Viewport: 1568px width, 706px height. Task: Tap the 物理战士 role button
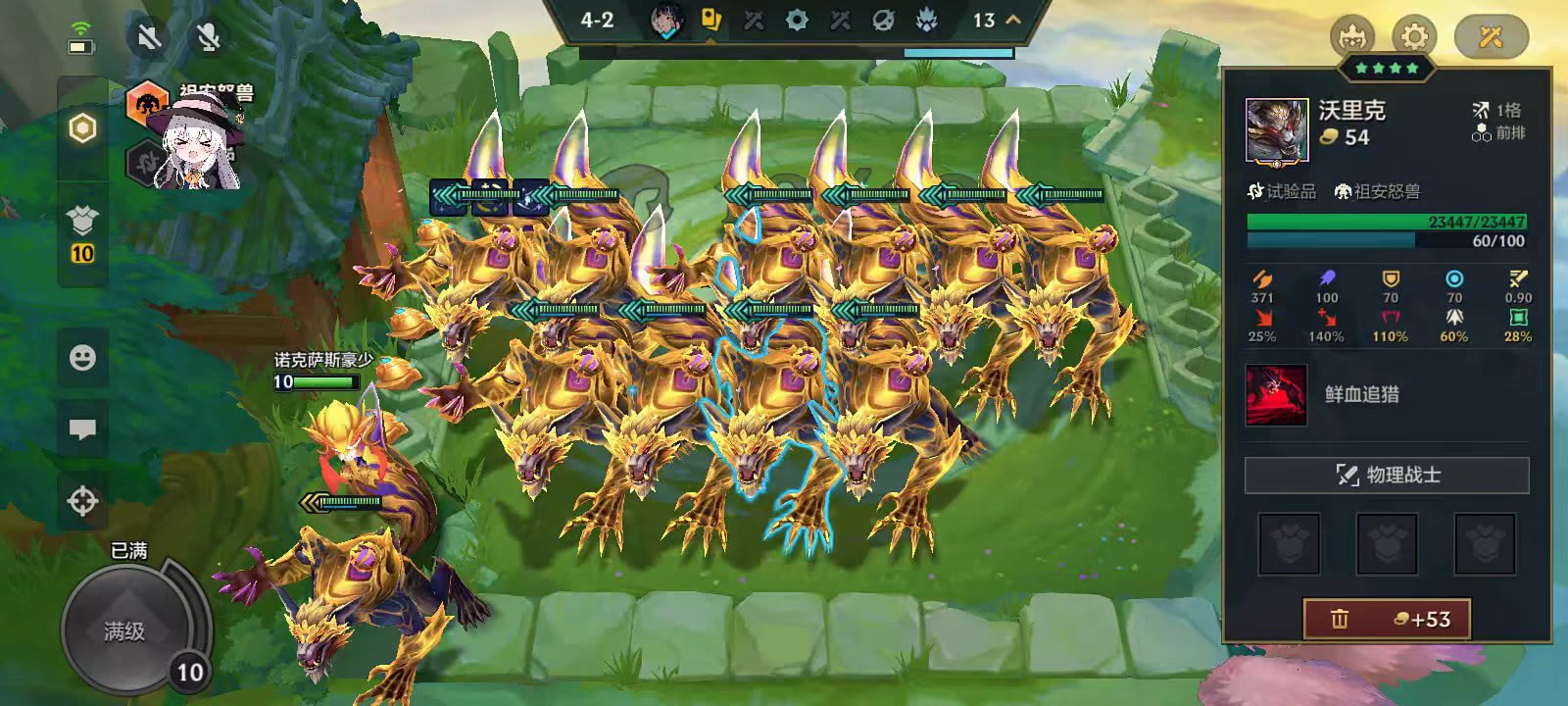coord(1387,476)
